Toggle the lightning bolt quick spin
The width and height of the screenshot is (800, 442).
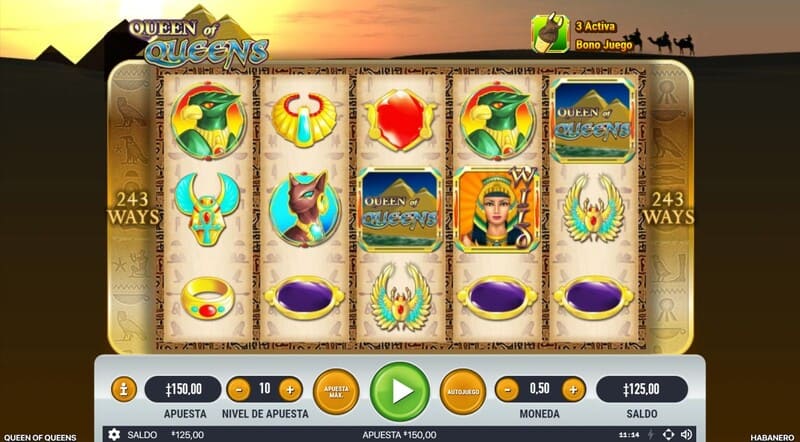[x=652, y=435]
